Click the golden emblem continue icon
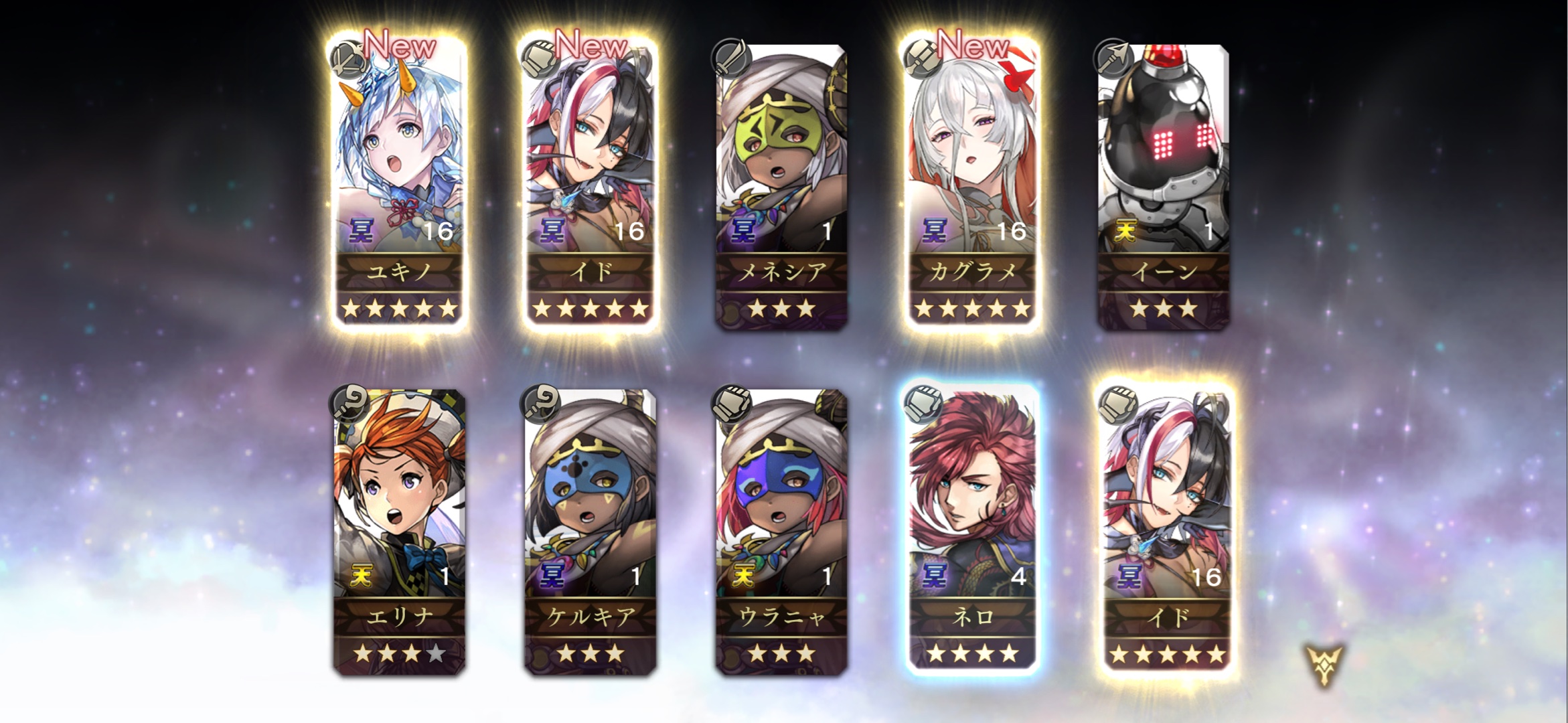This screenshot has height=723, width=1568. pos(1324,665)
